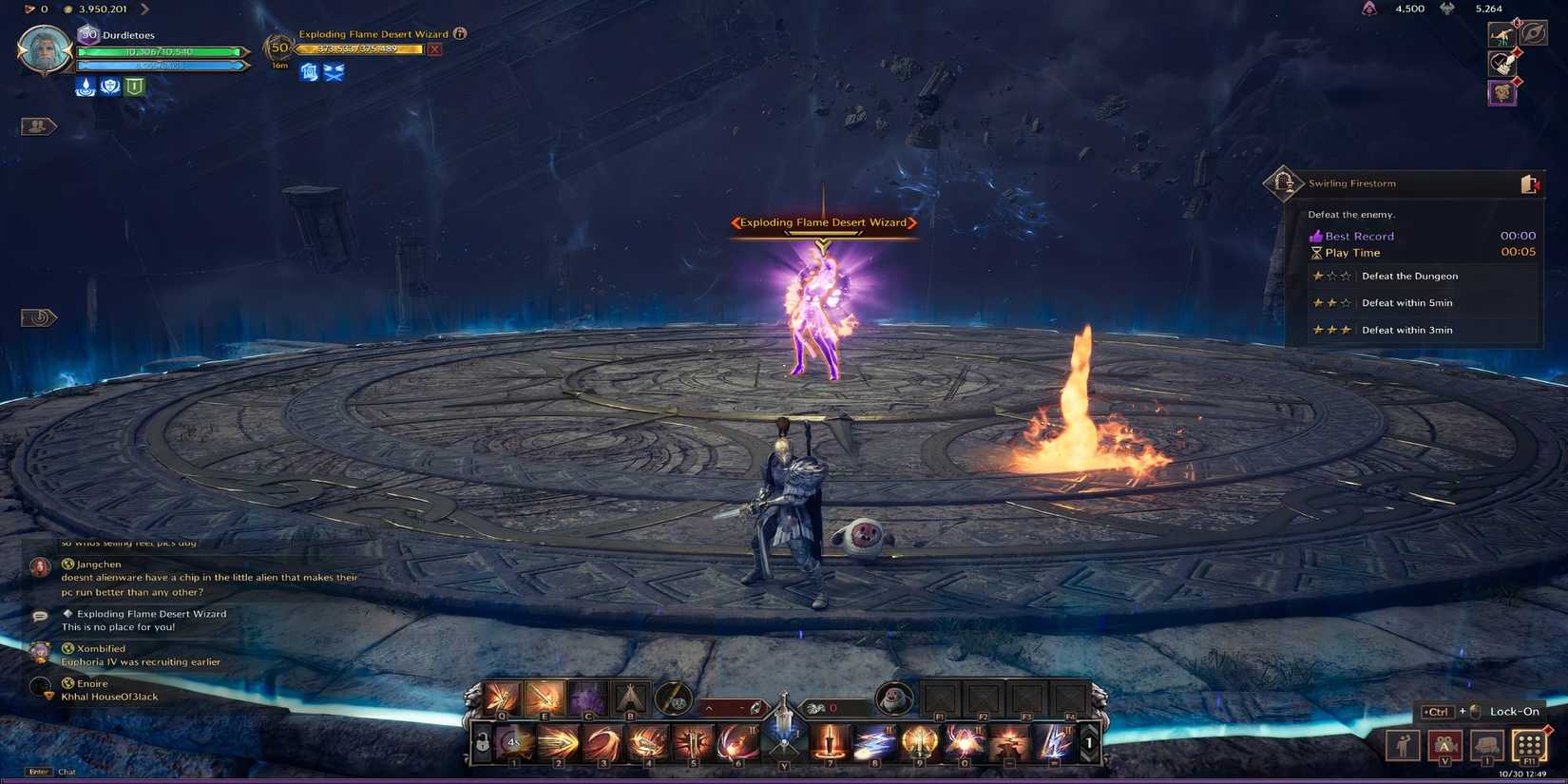Click the skill icon in hotbar slot 5
The height and width of the screenshot is (784, 1568).
[x=694, y=740]
